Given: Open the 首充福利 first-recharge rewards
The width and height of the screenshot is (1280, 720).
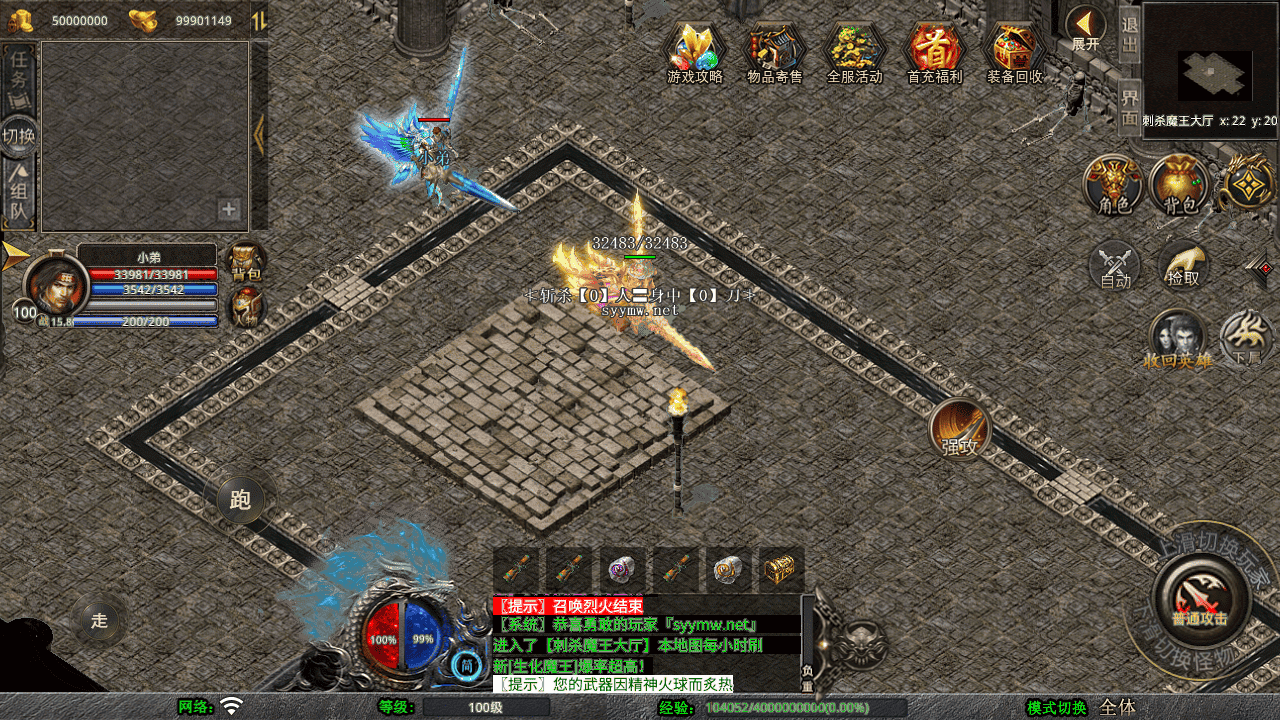Looking at the screenshot, I should coord(934,50).
